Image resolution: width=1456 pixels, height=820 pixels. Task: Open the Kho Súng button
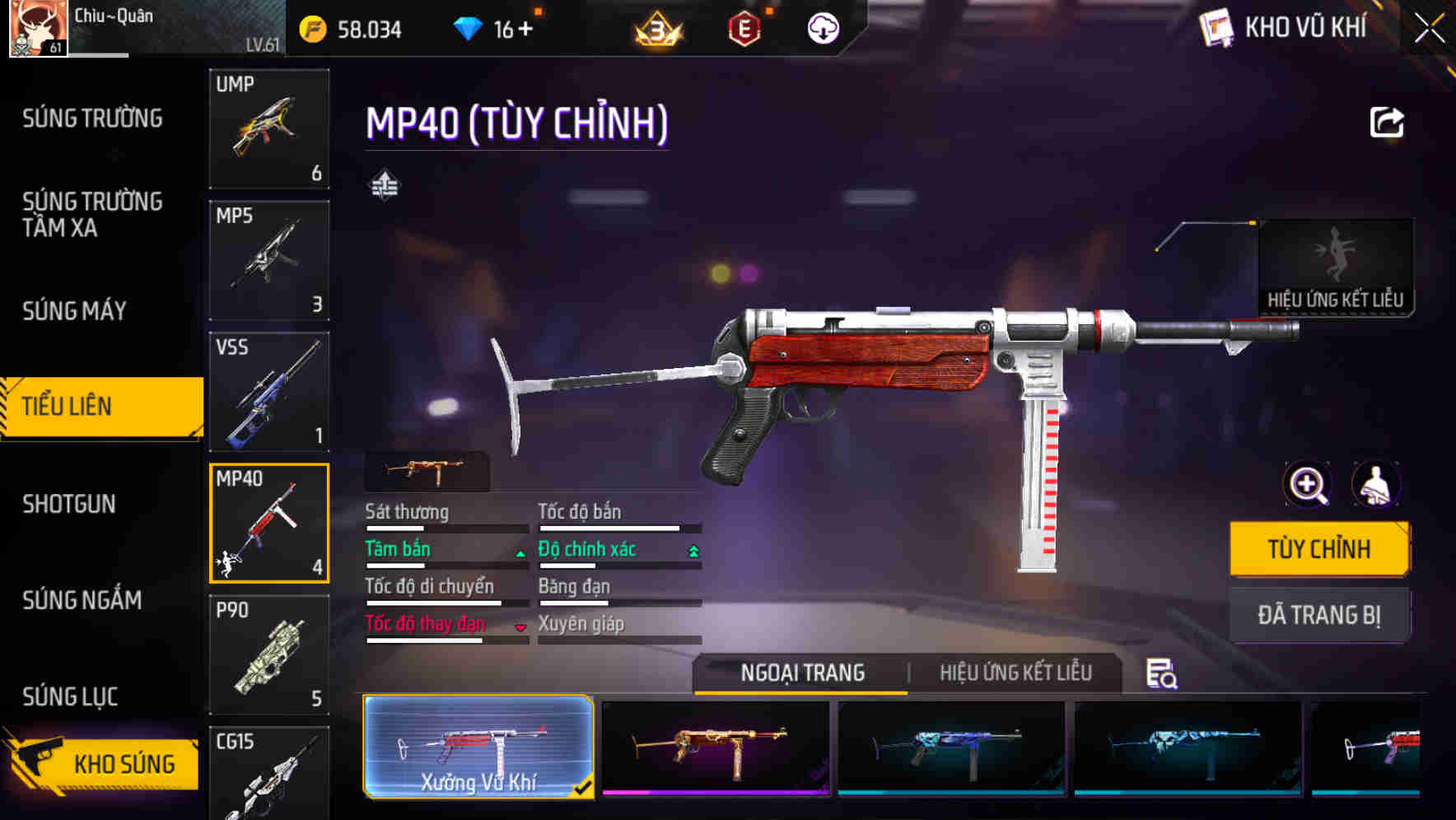click(x=103, y=763)
